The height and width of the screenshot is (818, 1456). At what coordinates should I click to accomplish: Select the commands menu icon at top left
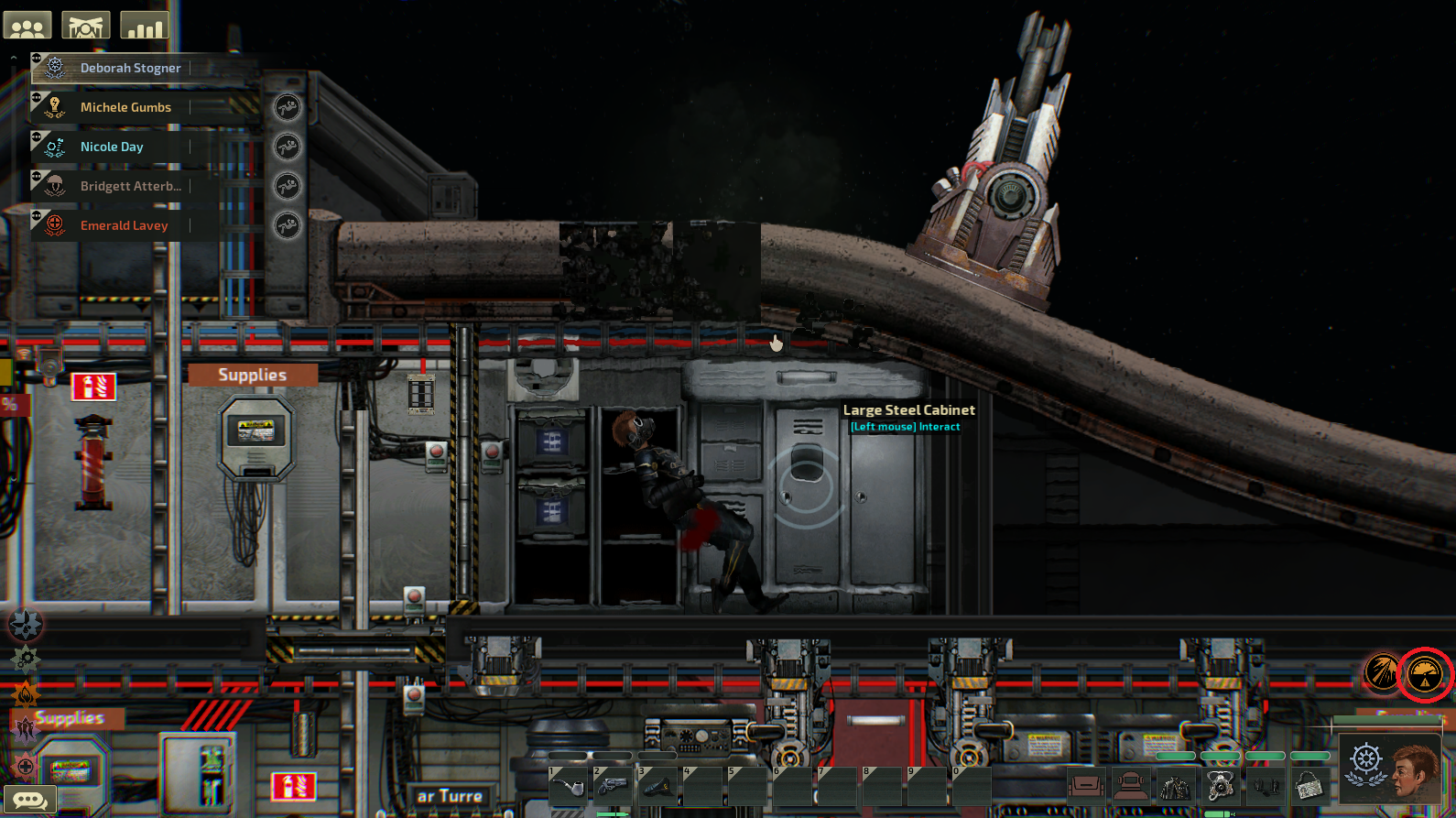coord(85,25)
